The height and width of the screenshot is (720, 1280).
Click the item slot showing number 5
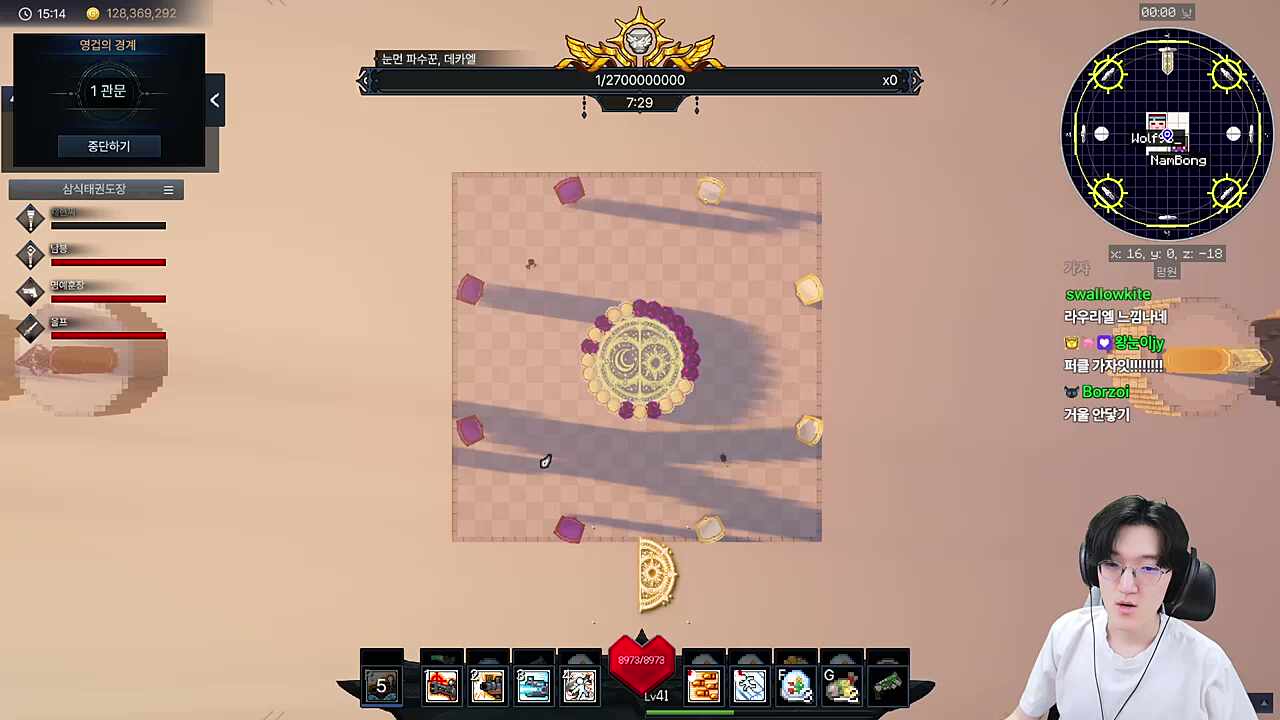381,684
